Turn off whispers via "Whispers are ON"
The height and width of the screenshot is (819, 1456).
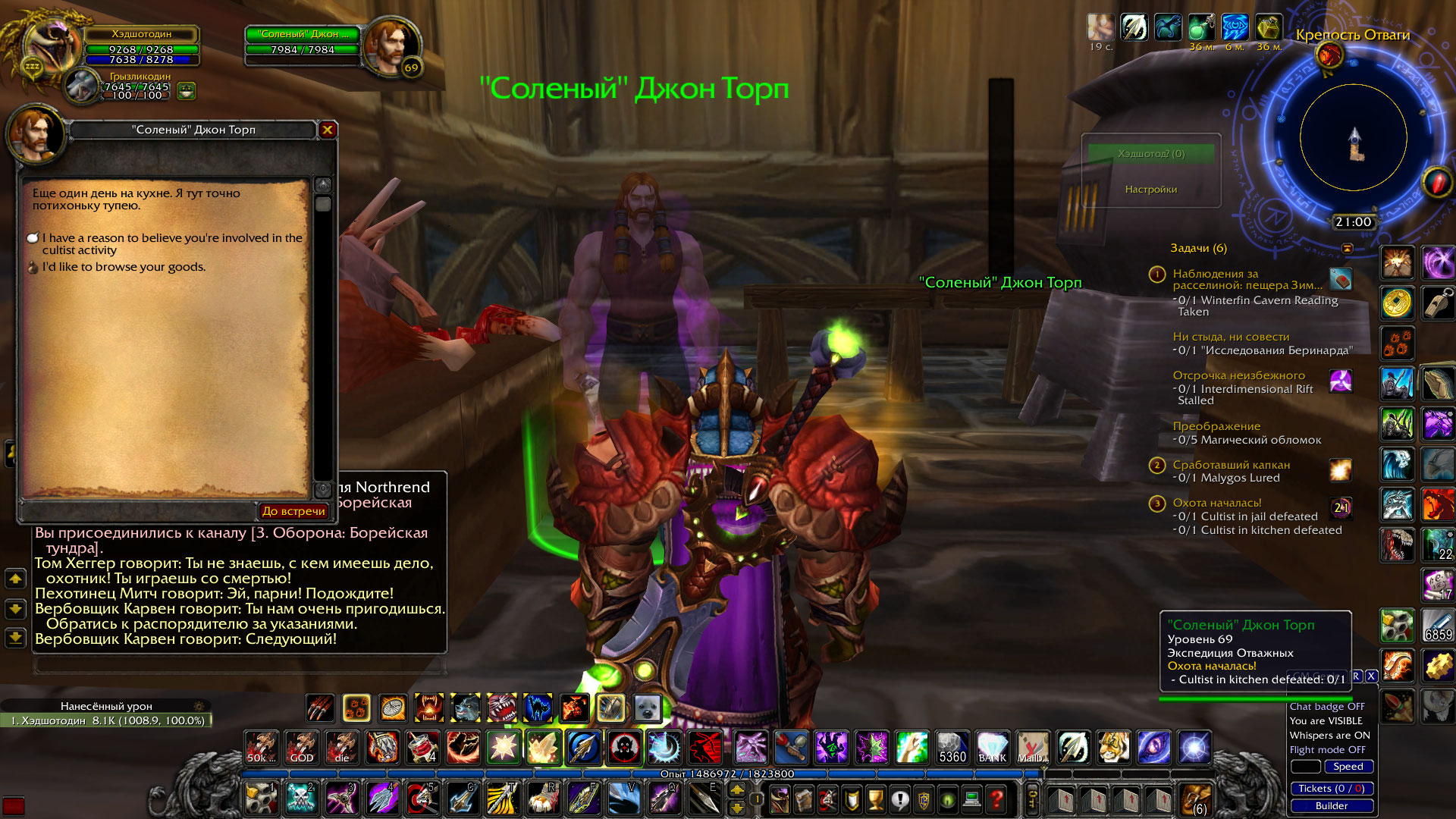tap(1329, 736)
